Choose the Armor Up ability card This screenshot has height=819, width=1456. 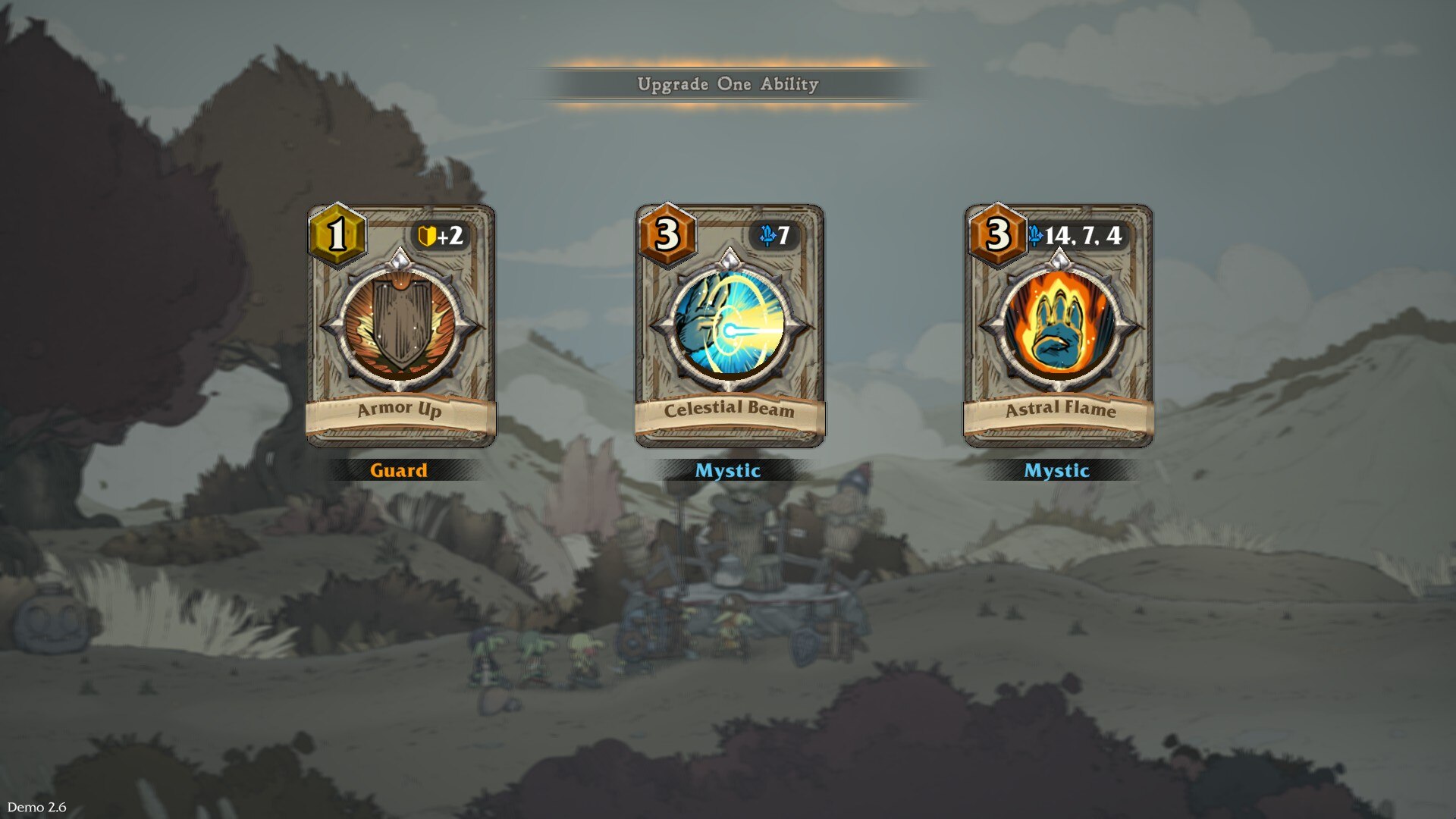400,326
